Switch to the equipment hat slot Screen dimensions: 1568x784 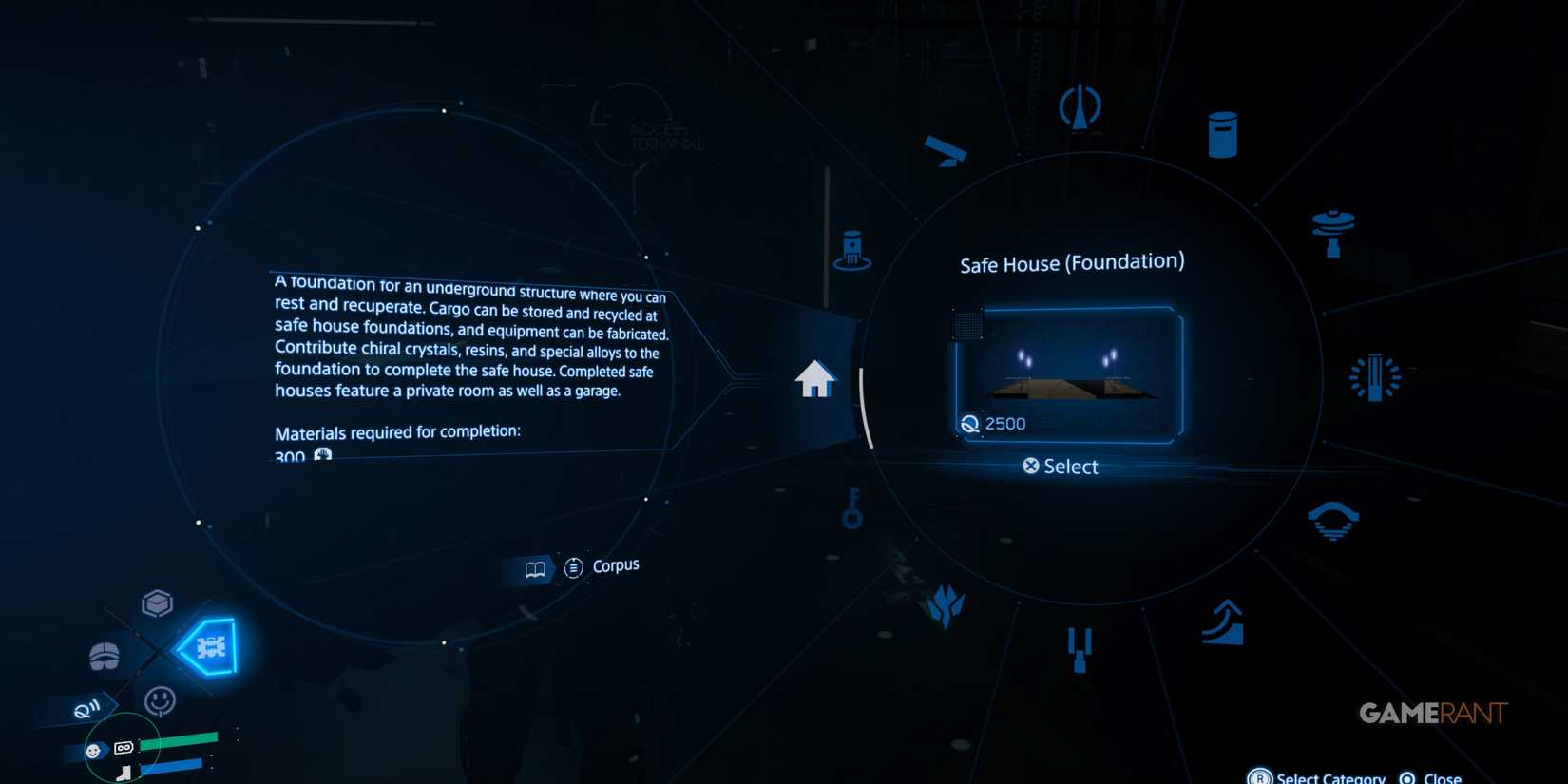click(x=103, y=656)
